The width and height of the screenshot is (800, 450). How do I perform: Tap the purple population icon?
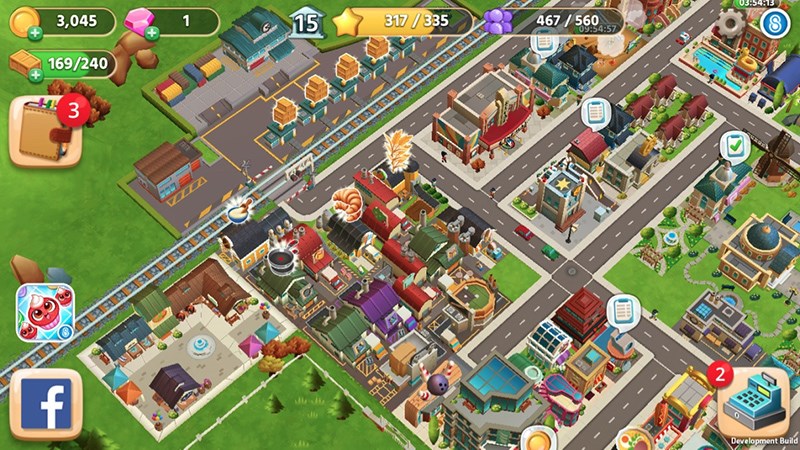tap(497, 21)
